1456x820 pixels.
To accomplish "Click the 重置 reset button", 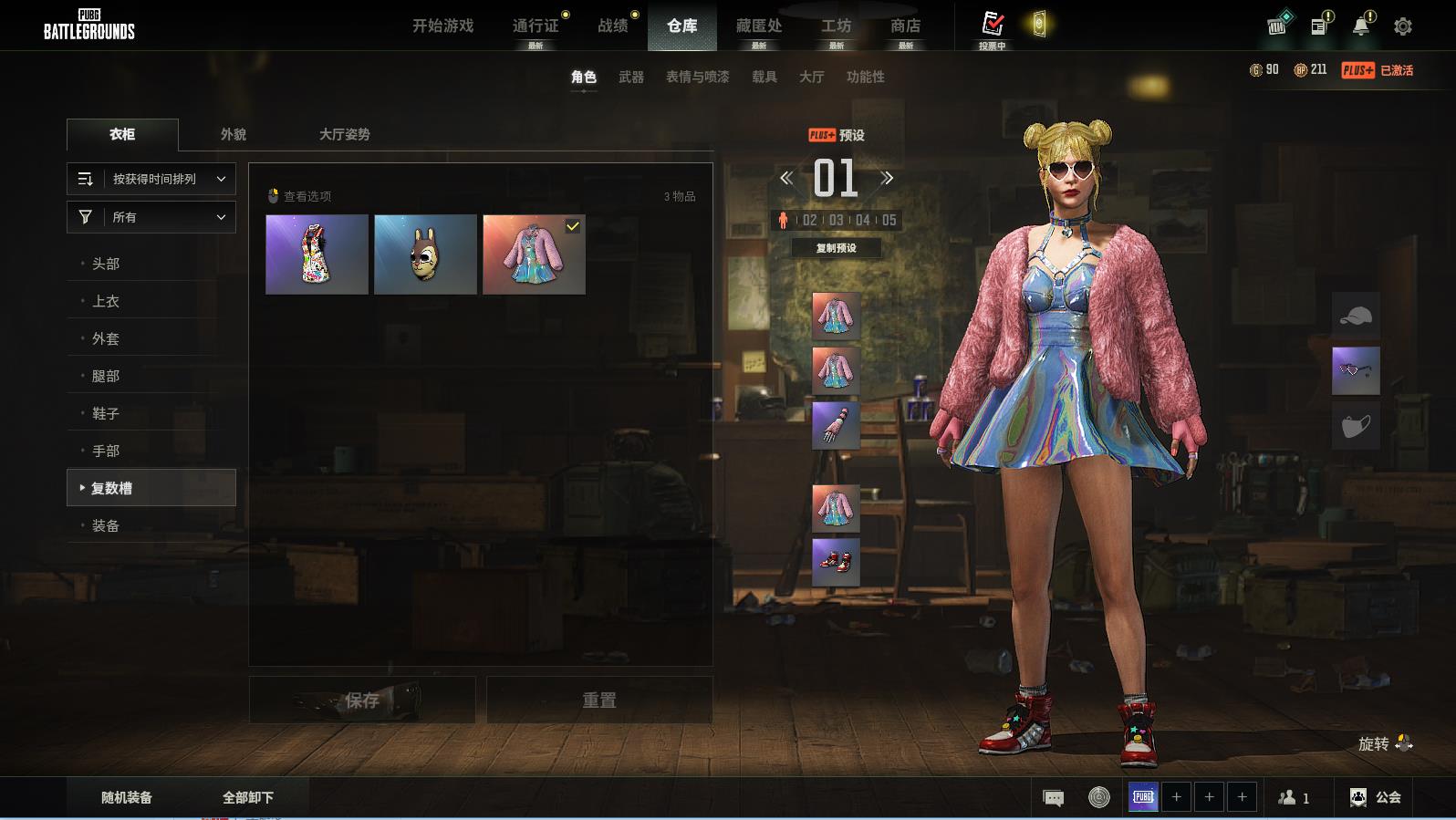I will 599,701.
